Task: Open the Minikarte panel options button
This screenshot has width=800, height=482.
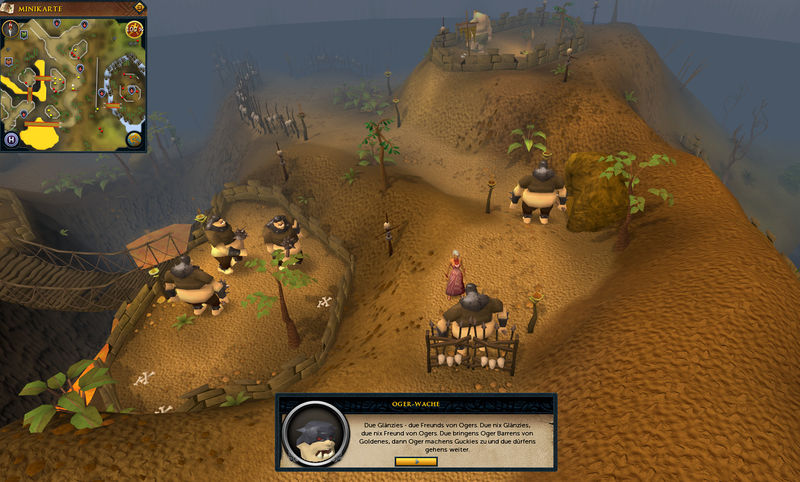Action: click(x=138, y=8)
